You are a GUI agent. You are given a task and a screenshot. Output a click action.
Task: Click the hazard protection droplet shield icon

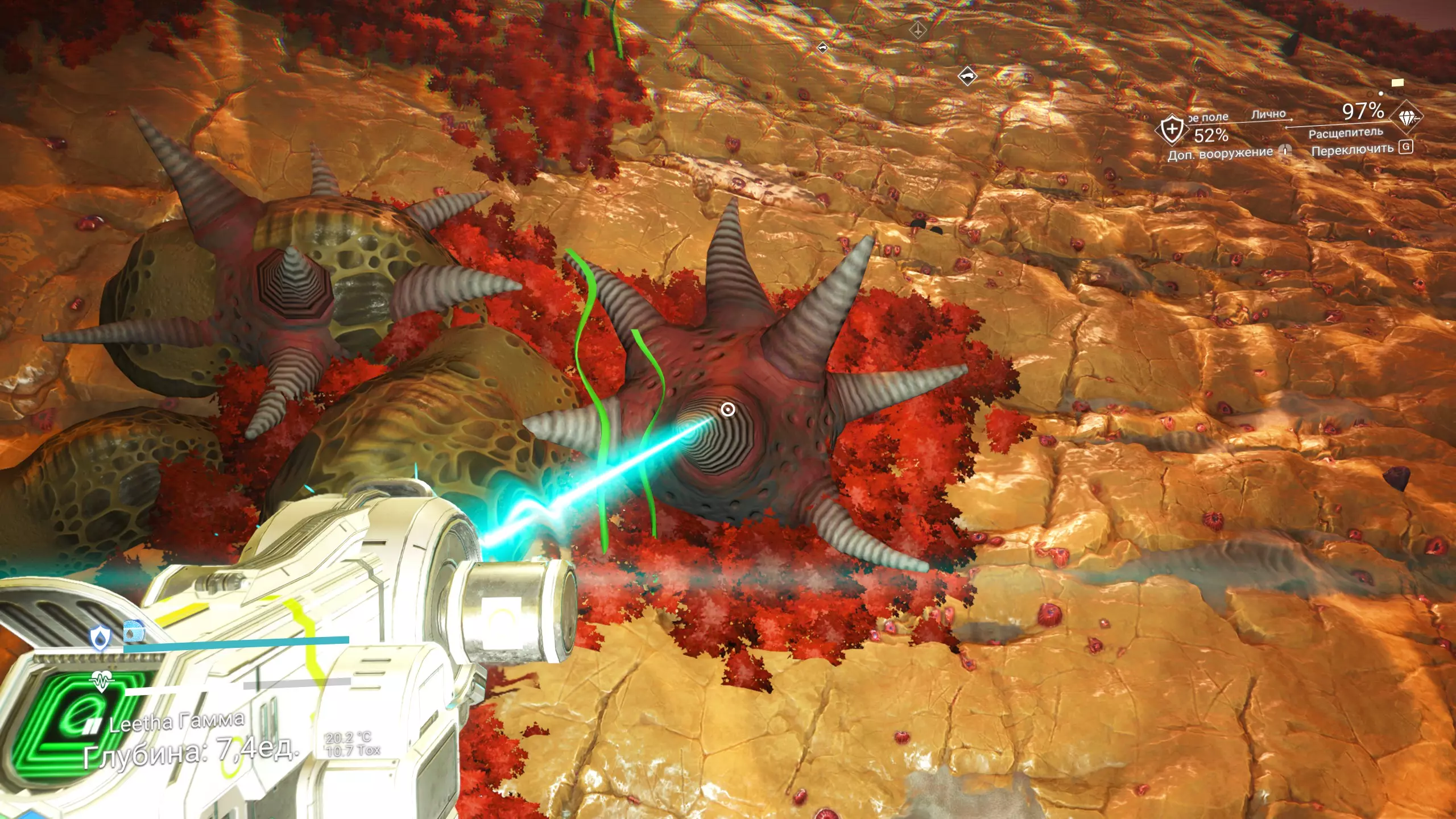coord(101,638)
